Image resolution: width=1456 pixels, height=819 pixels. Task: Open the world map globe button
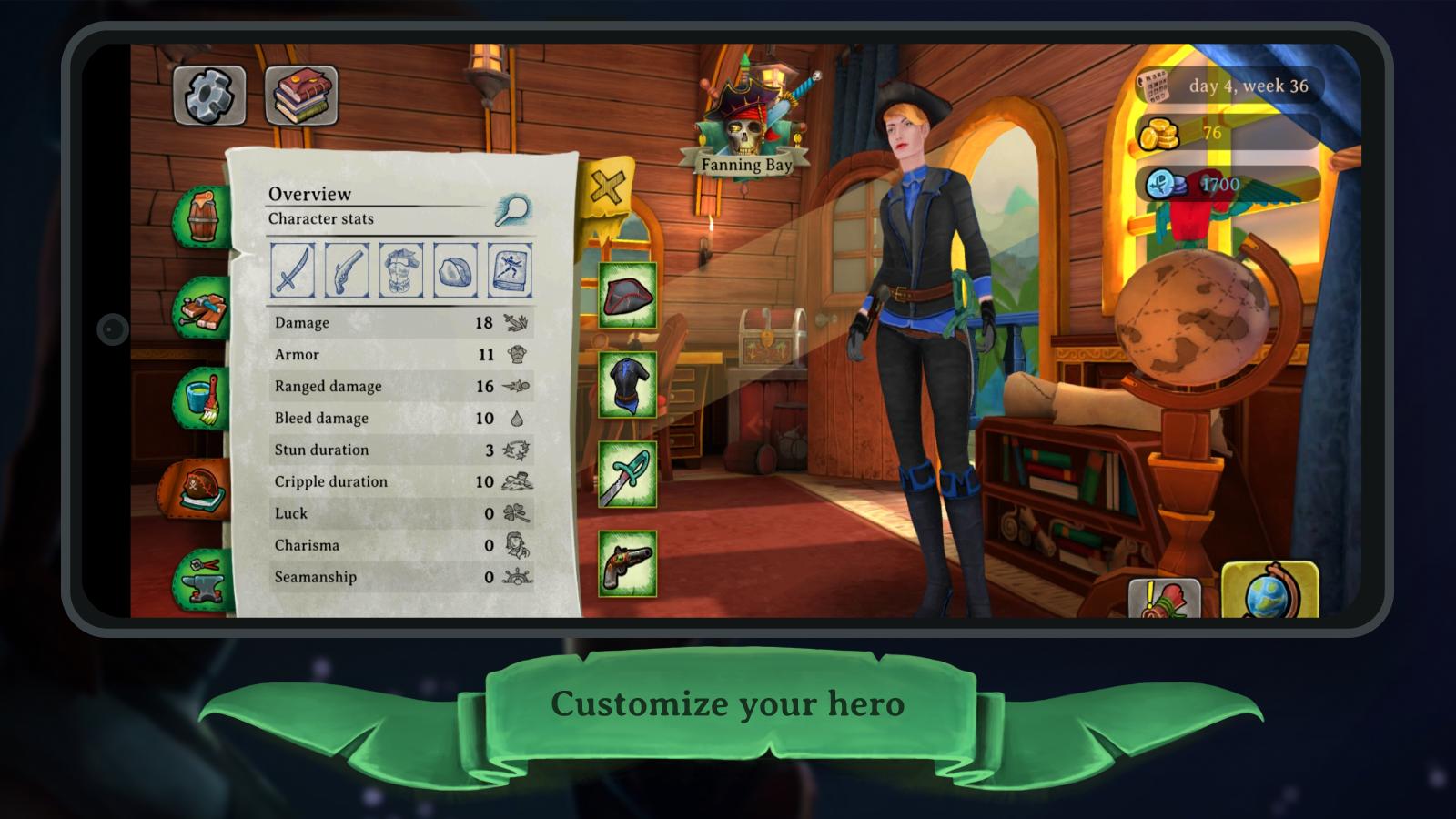pos(1269,590)
